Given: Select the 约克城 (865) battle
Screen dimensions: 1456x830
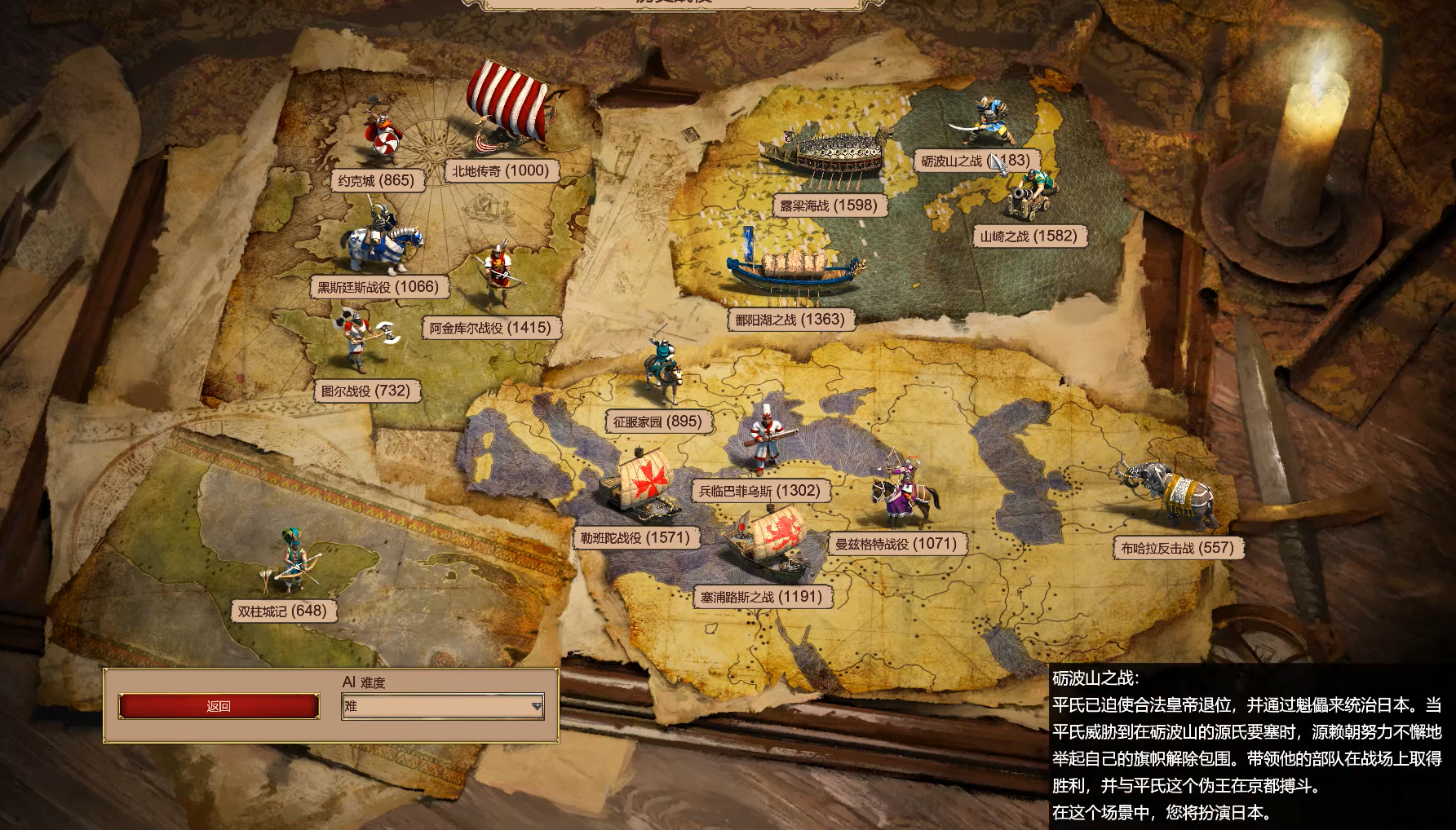Looking at the screenshot, I should [377, 180].
